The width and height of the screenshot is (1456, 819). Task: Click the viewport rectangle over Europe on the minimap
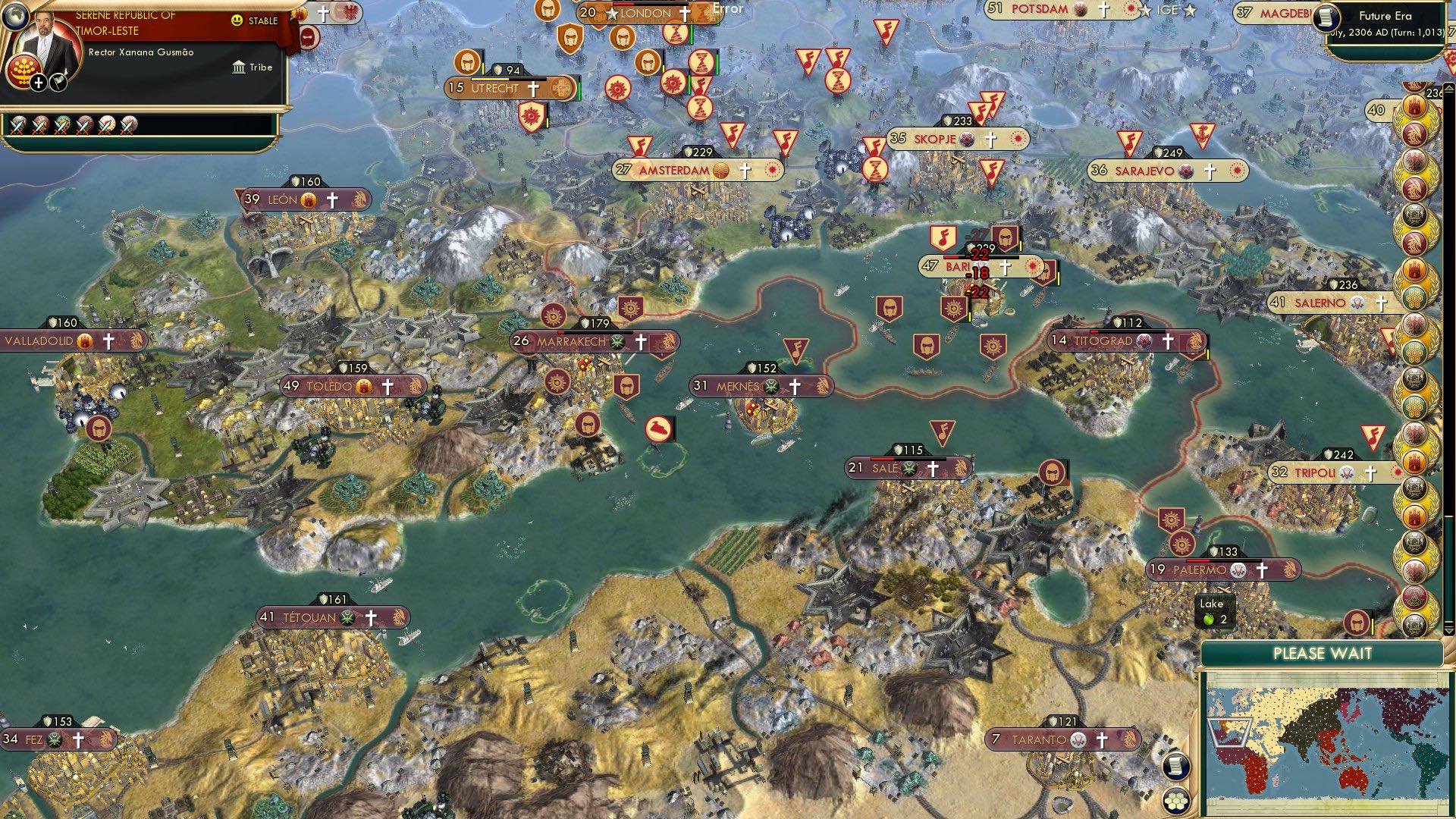tap(1228, 733)
